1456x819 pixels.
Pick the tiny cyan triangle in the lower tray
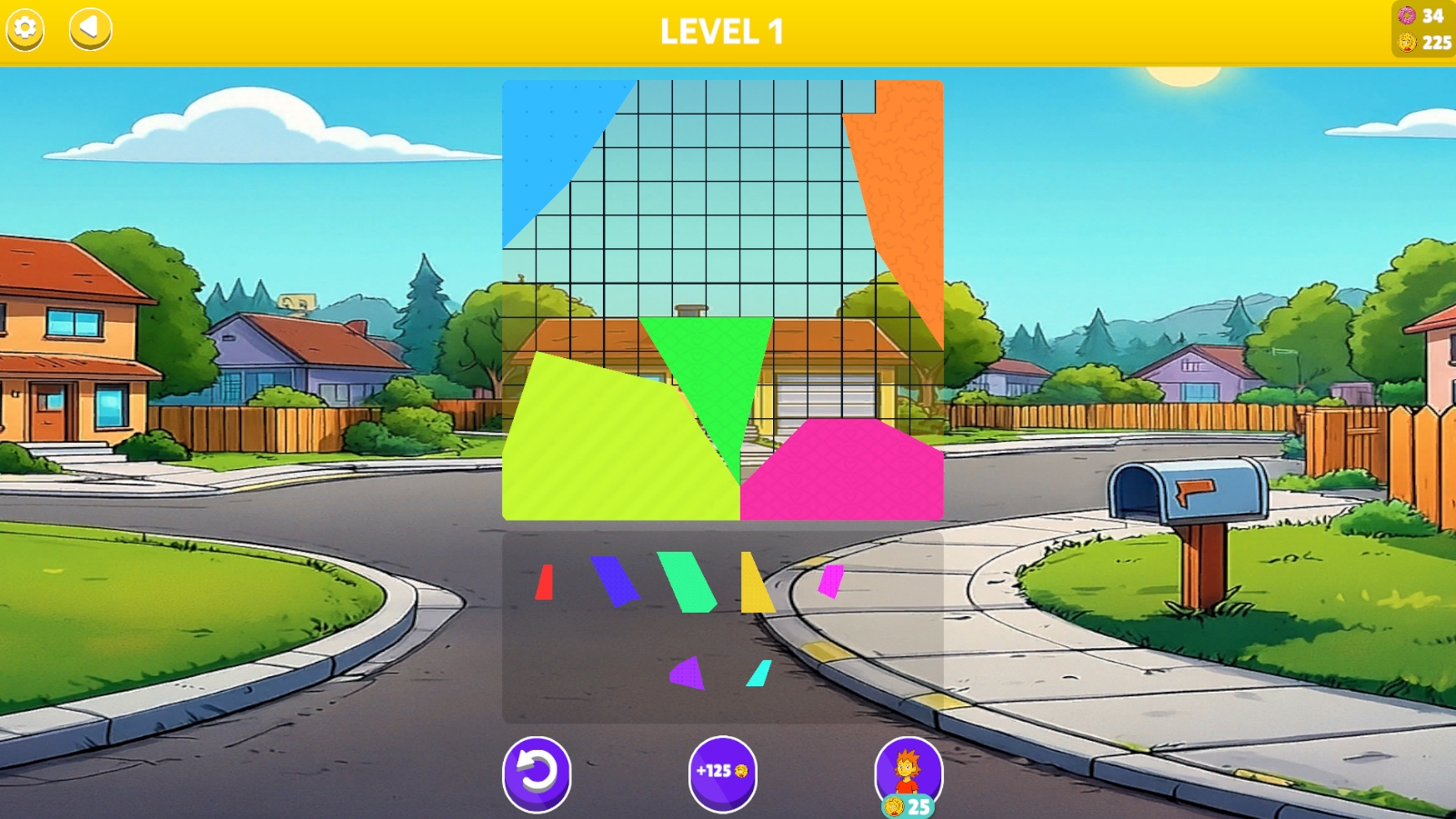(x=757, y=674)
